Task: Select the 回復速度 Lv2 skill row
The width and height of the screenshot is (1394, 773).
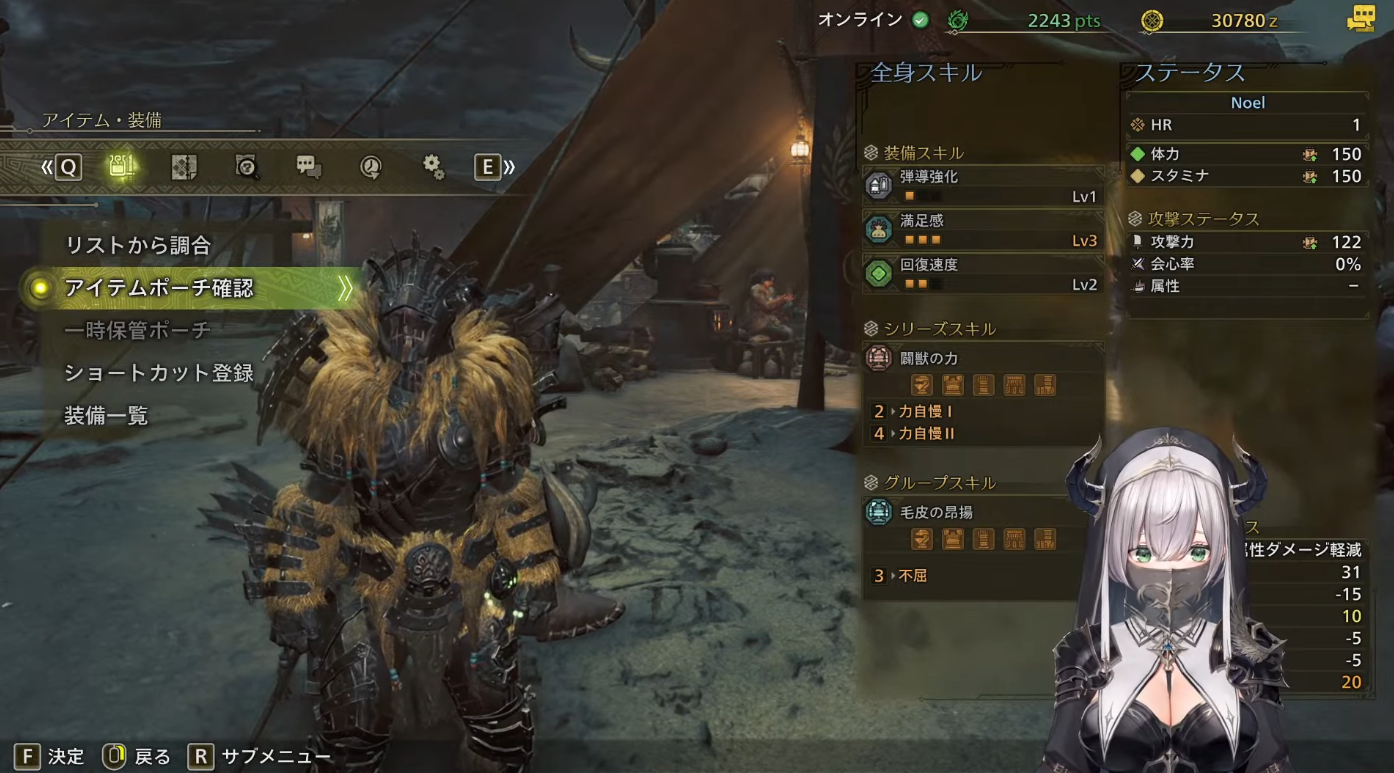Action: tap(982, 274)
